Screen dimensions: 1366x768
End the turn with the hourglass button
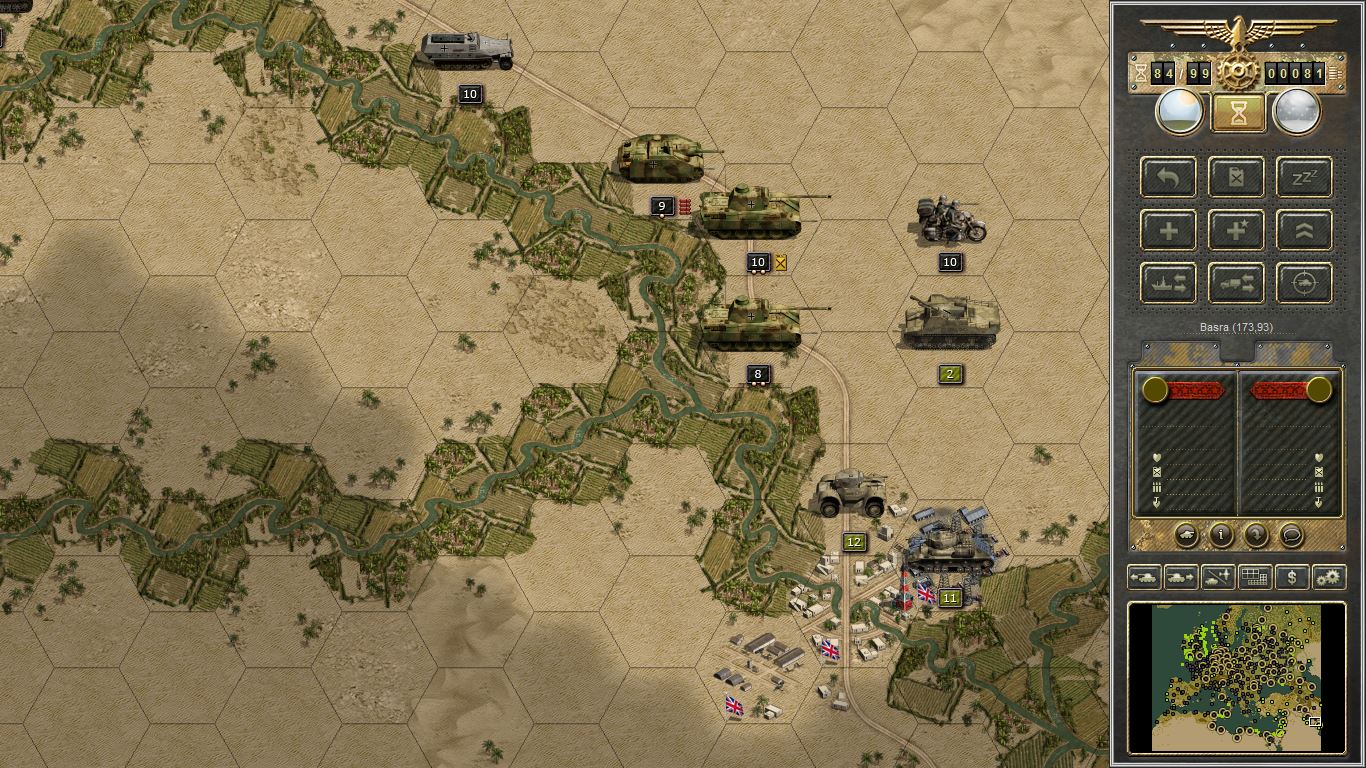(1238, 114)
